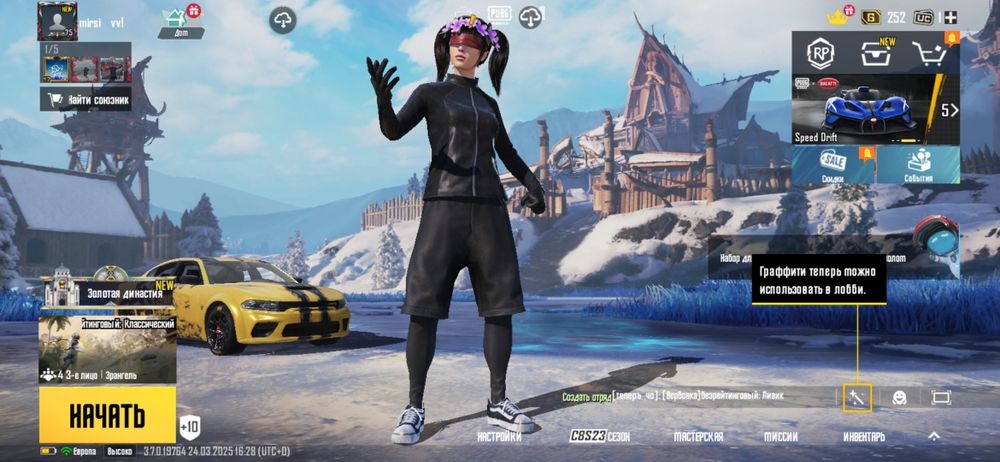Image resolution: width=1000 pixels, height=462 pixels.
Task: Open the ИНВЕНТАРЬ inventory menu
Action: point(864,437)
